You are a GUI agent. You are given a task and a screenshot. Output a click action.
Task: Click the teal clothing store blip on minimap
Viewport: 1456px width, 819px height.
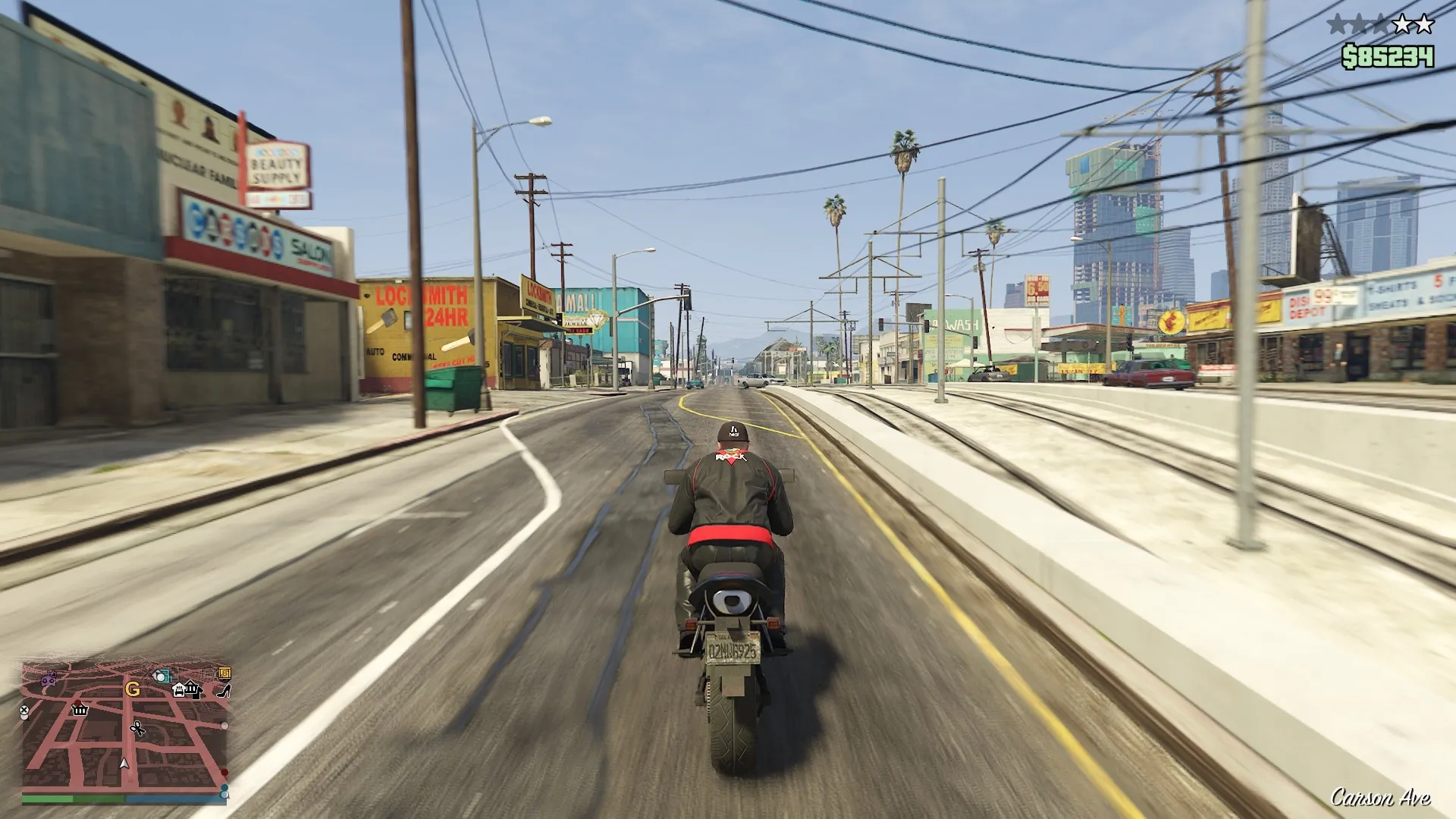tap(162, 676)
